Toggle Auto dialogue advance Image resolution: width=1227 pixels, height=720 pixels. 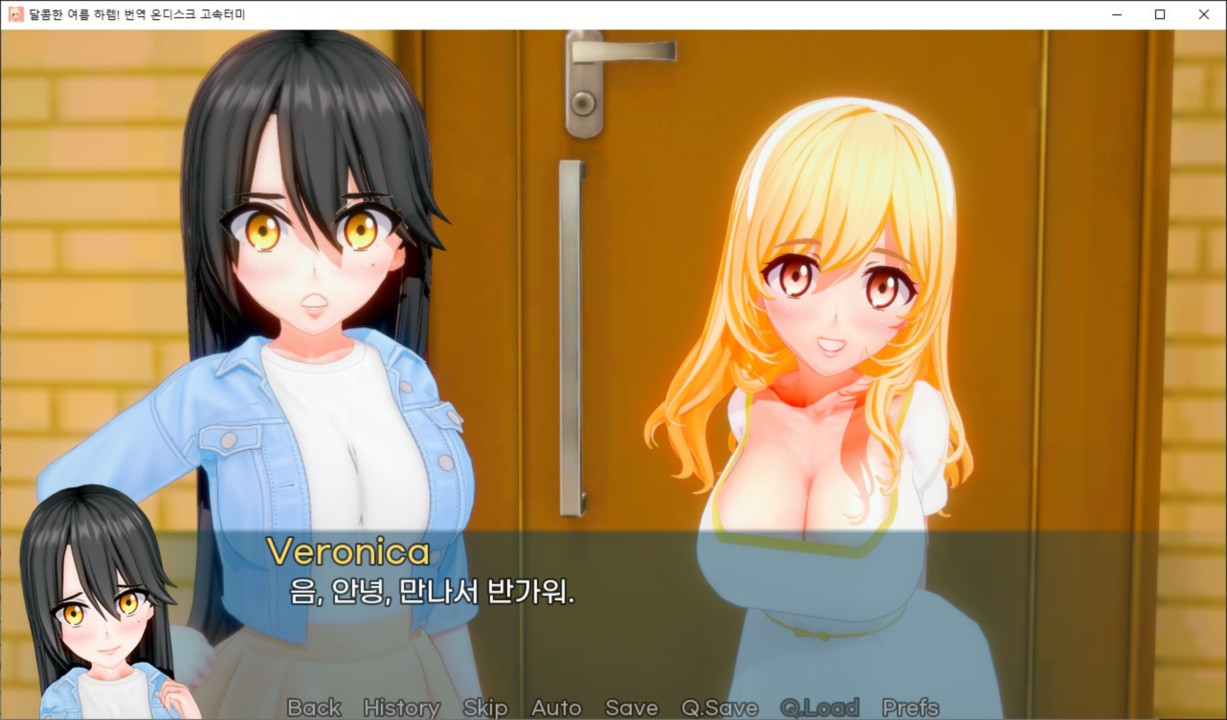click(556, 707)
